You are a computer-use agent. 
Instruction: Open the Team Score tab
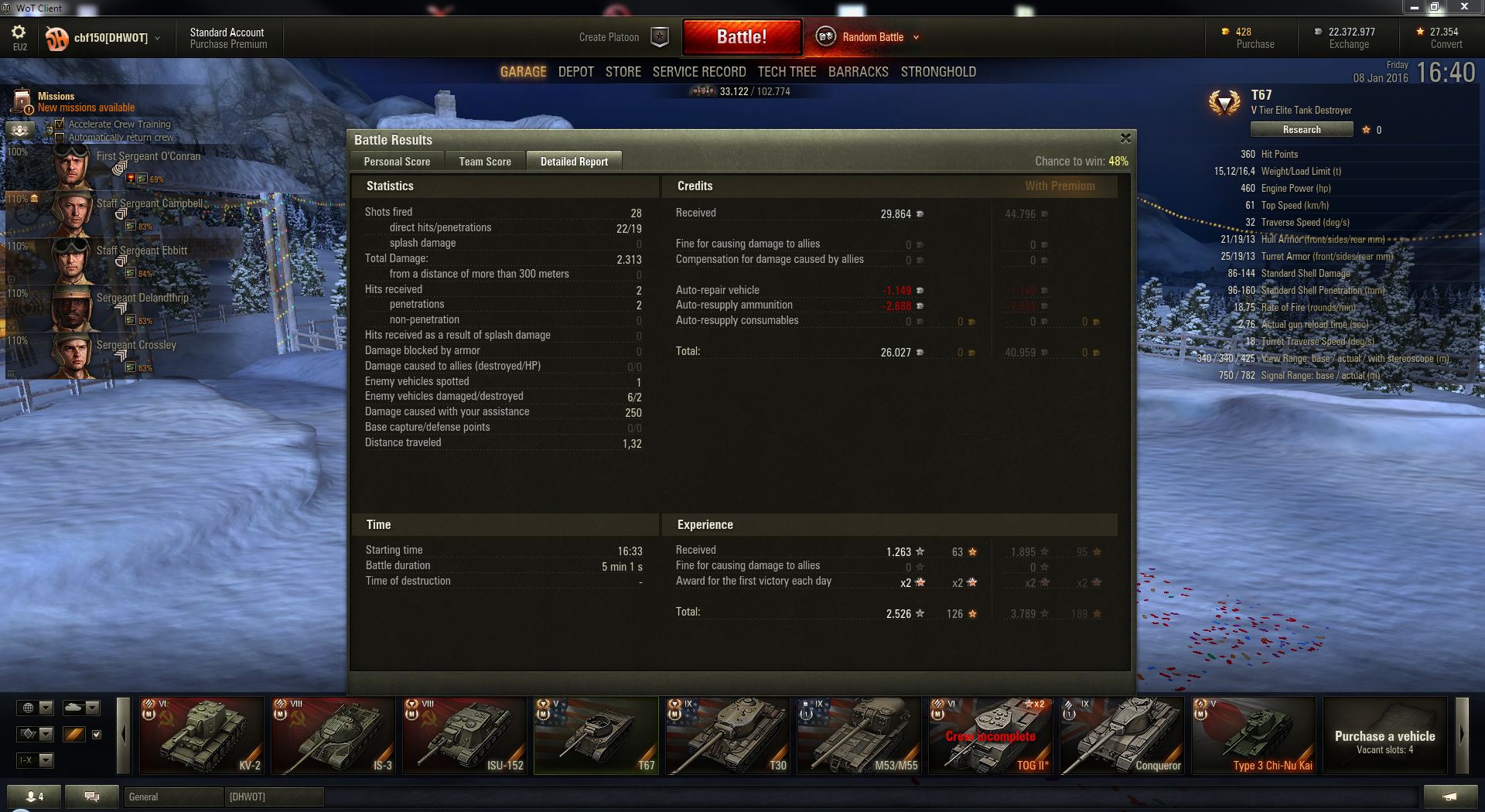pyautogui.click(x=485, y=162)
